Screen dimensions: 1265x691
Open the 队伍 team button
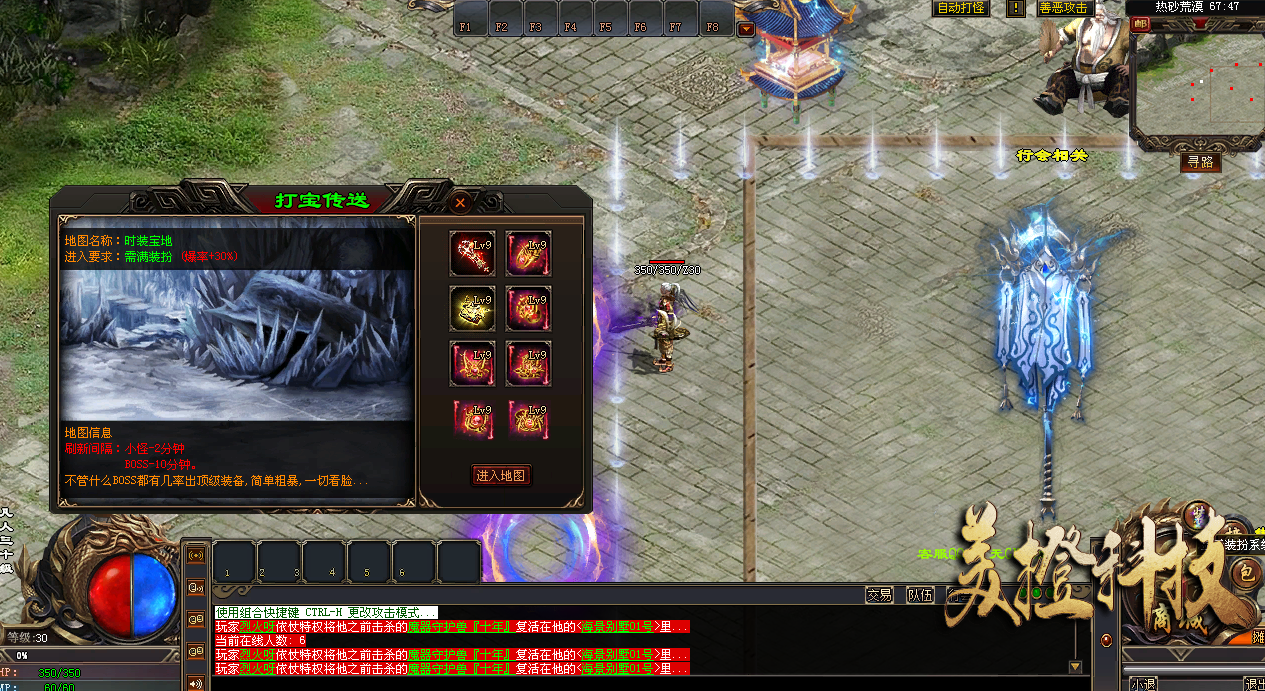coord(920,595)
